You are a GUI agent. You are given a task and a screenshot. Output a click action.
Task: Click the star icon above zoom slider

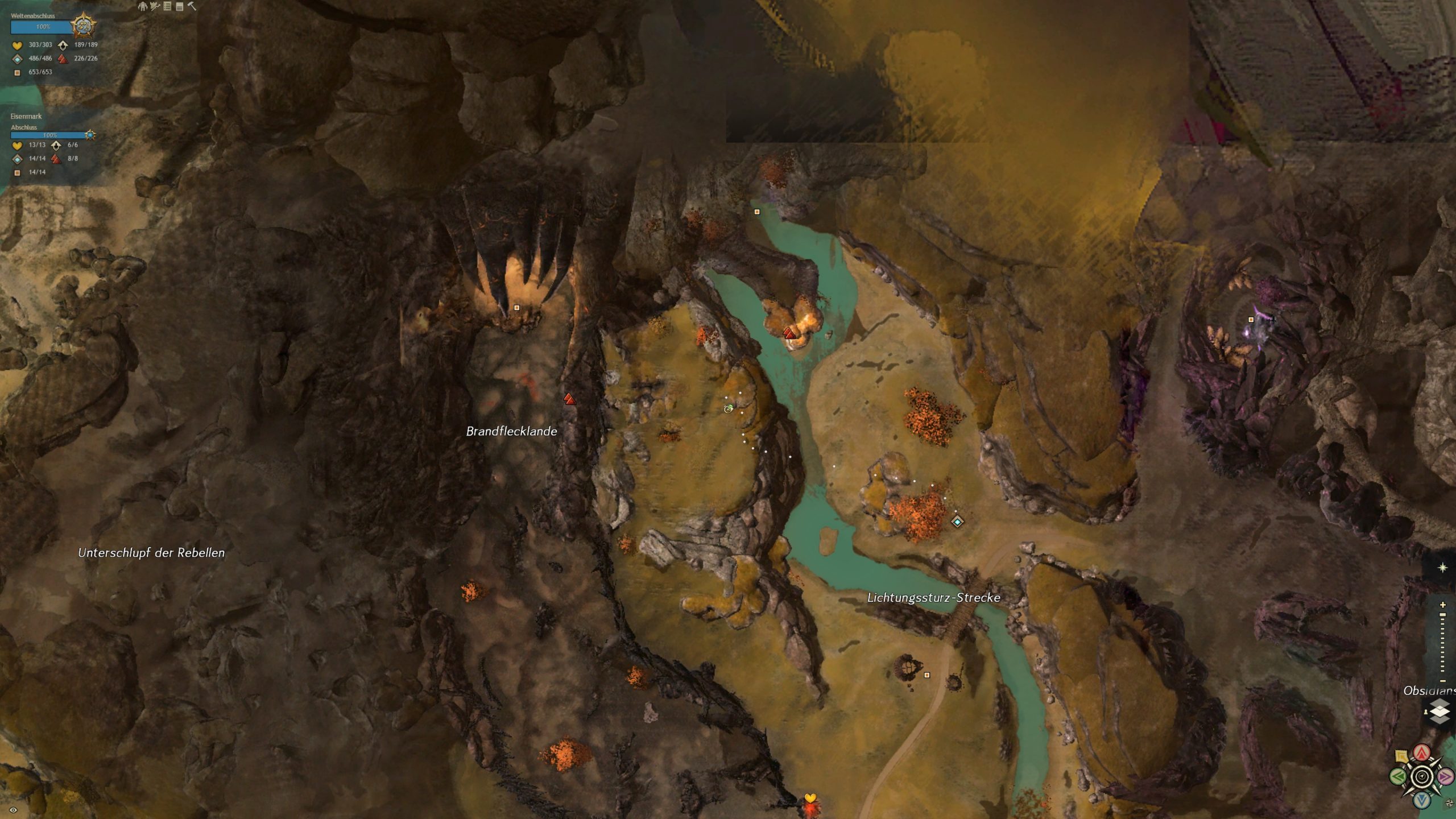1442,568
